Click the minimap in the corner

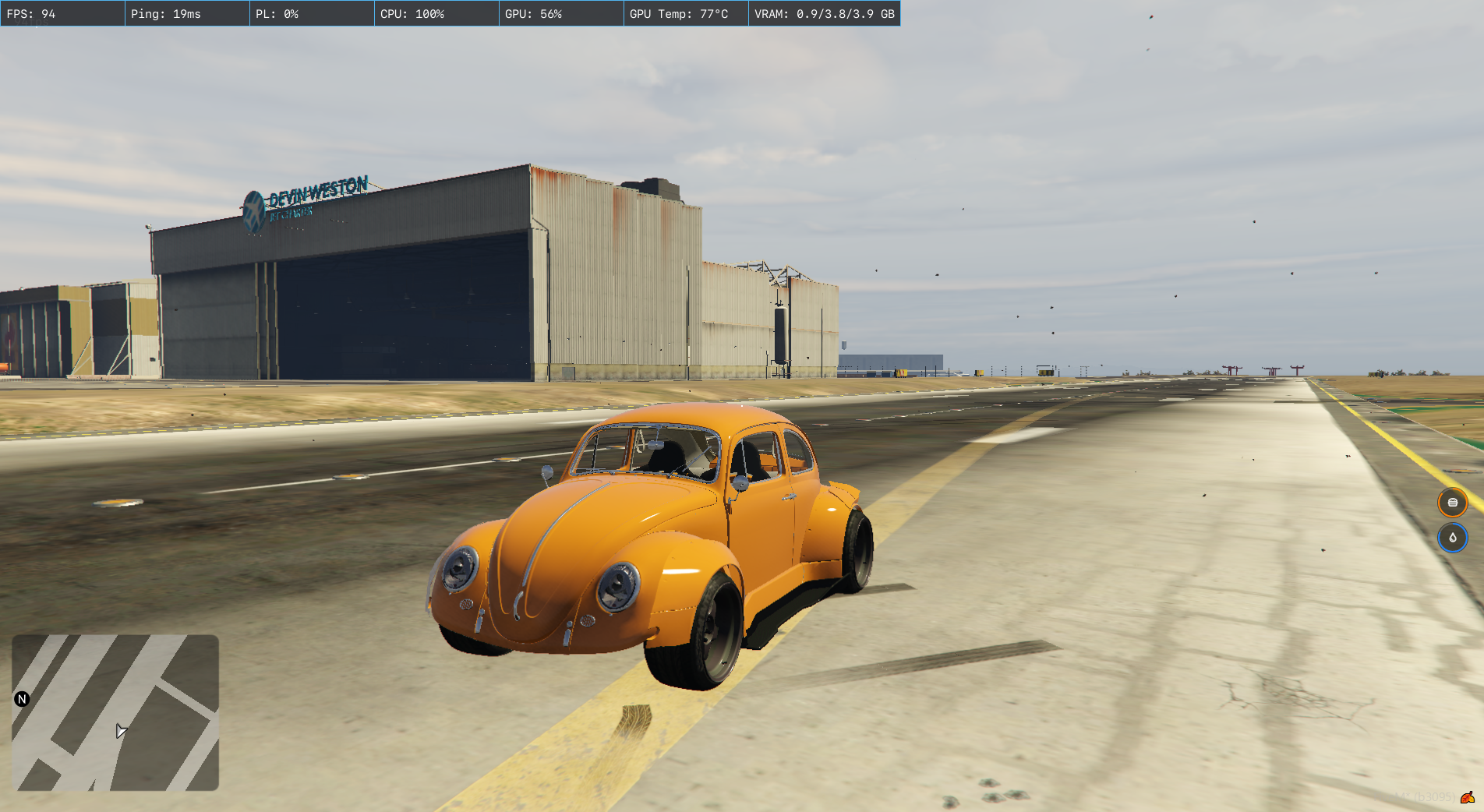(x=115, y=712)
